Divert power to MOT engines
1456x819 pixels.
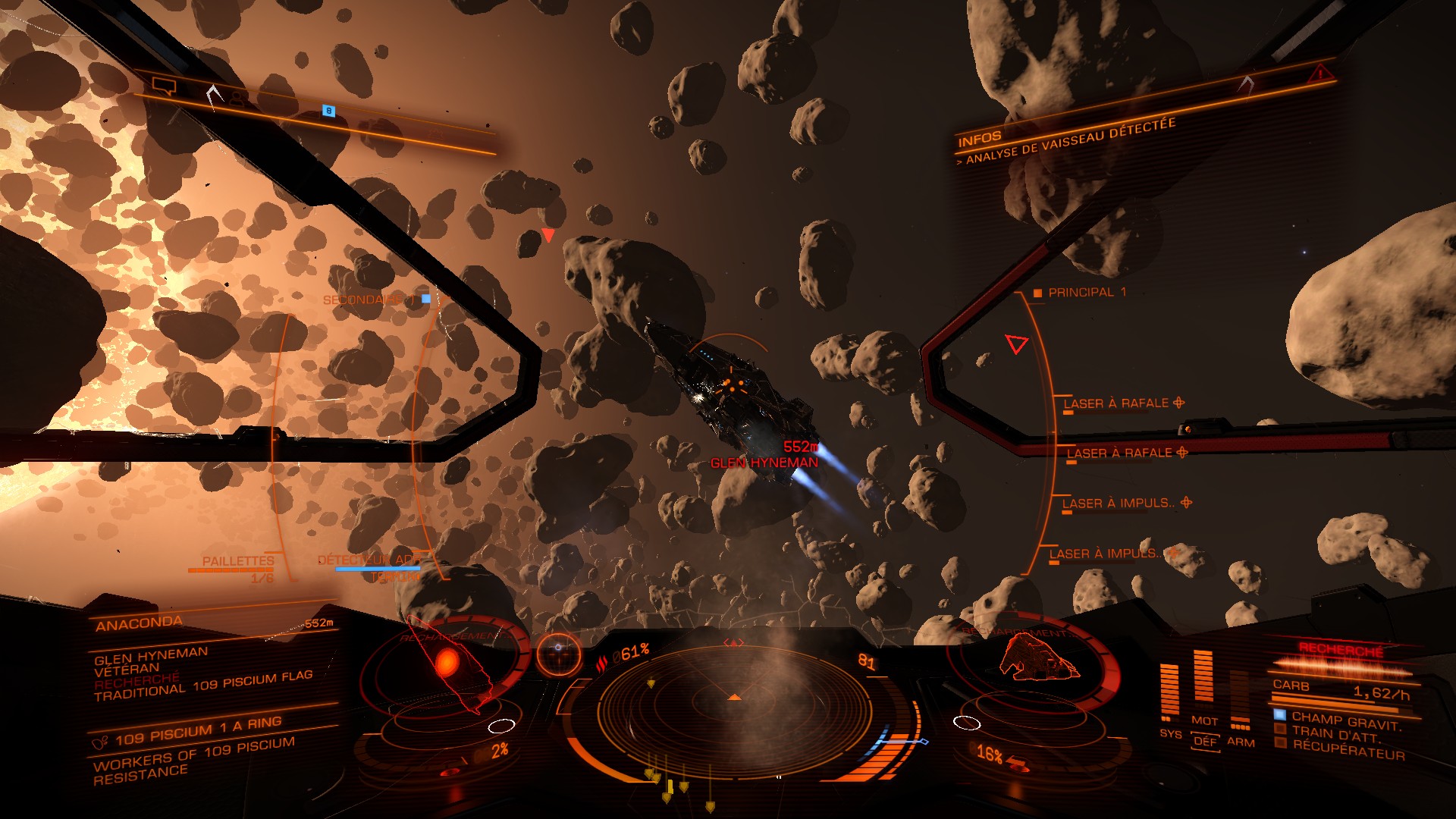pos(1204,720)
